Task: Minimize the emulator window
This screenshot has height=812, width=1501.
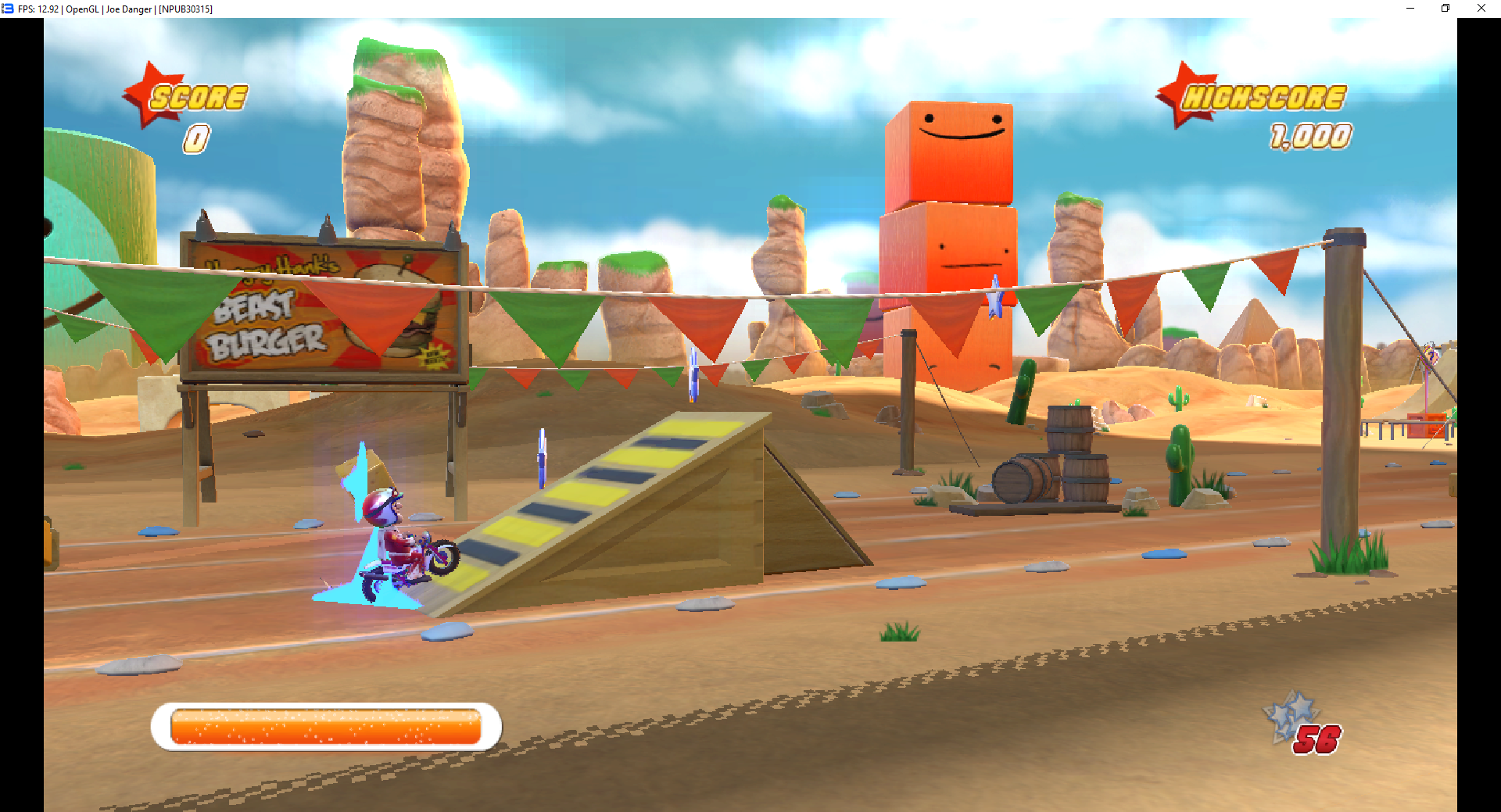Action: 1410,9
